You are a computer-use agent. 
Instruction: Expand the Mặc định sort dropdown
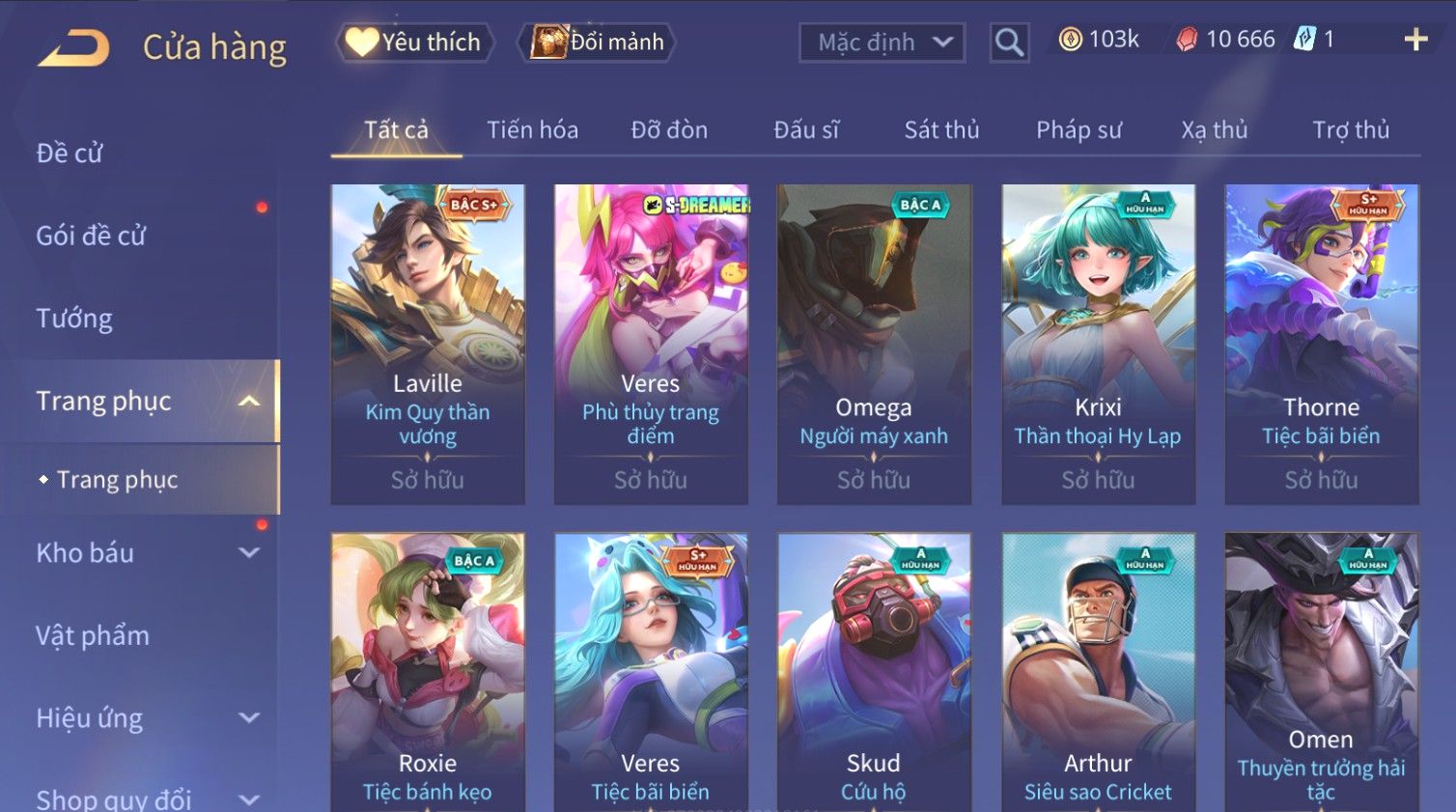point(882,42)
